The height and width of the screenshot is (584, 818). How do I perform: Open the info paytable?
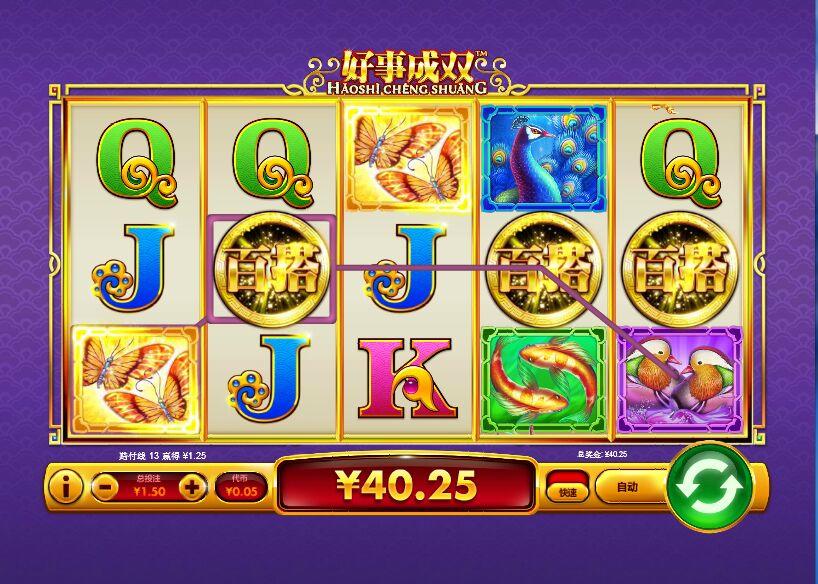click(66, 488)
